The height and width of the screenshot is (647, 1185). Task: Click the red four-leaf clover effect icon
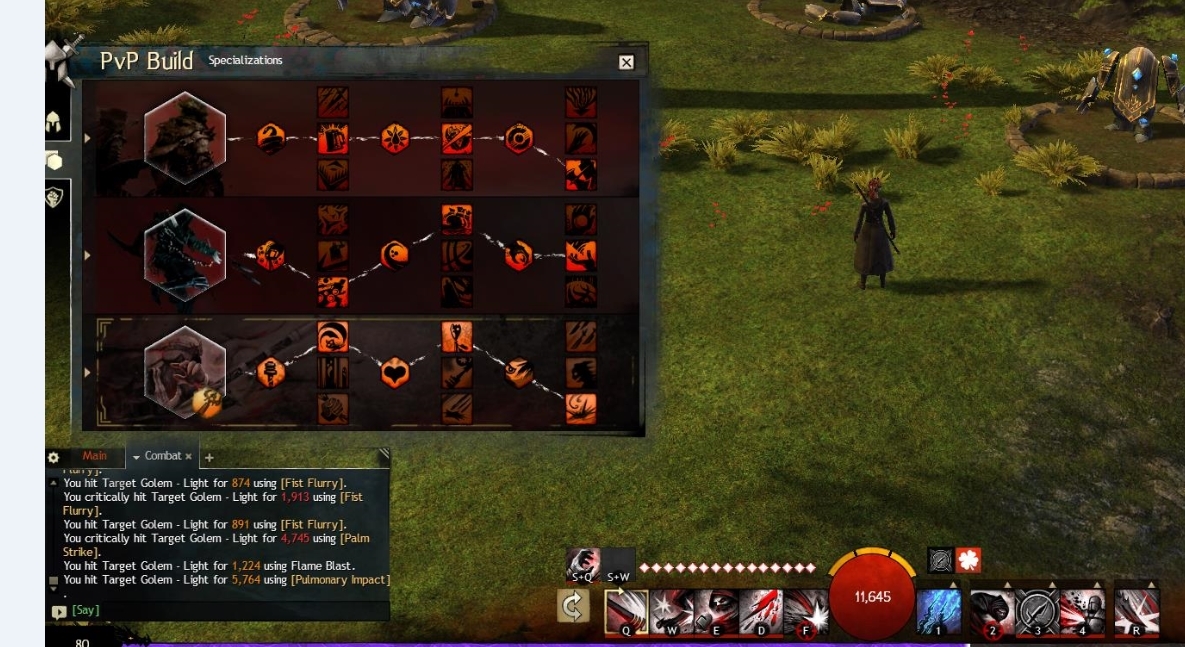tap(968, 560)
